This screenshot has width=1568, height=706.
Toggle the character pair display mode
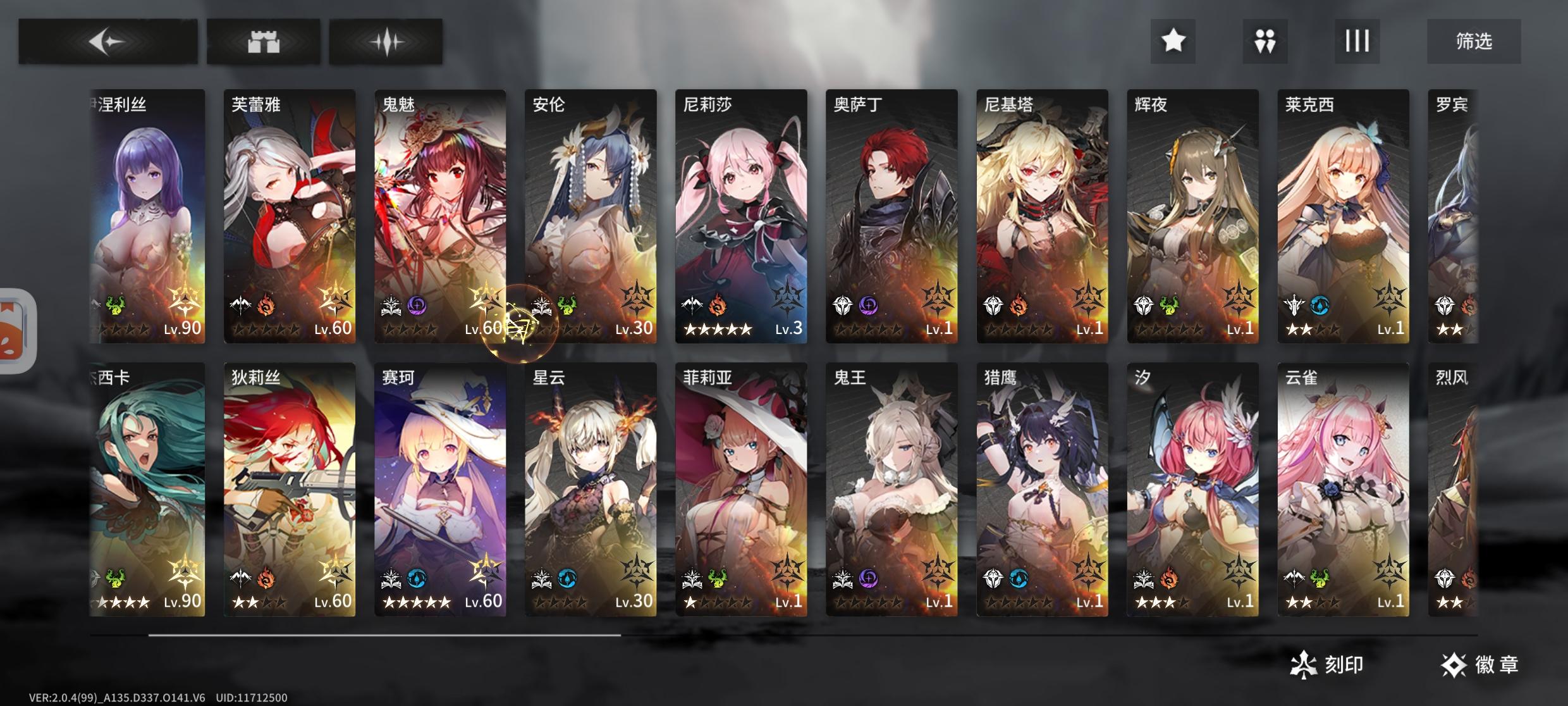point(1265,41)
